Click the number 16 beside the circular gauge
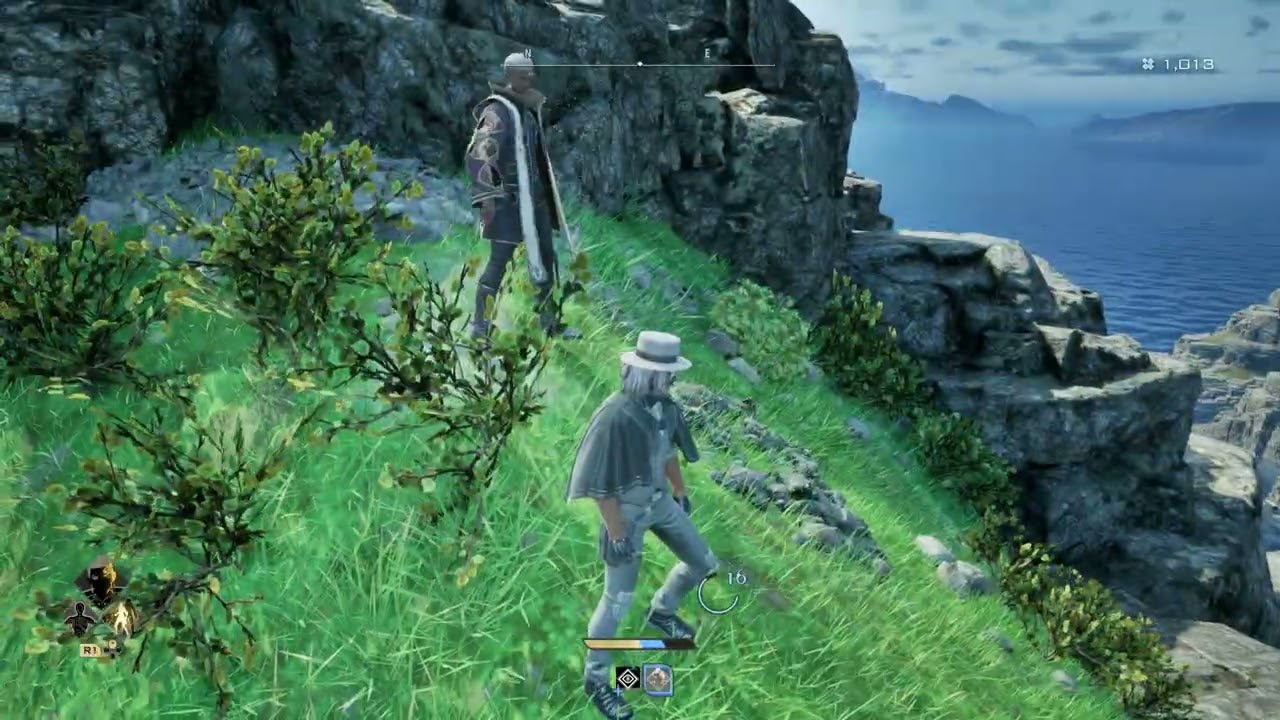 (737, 580)
